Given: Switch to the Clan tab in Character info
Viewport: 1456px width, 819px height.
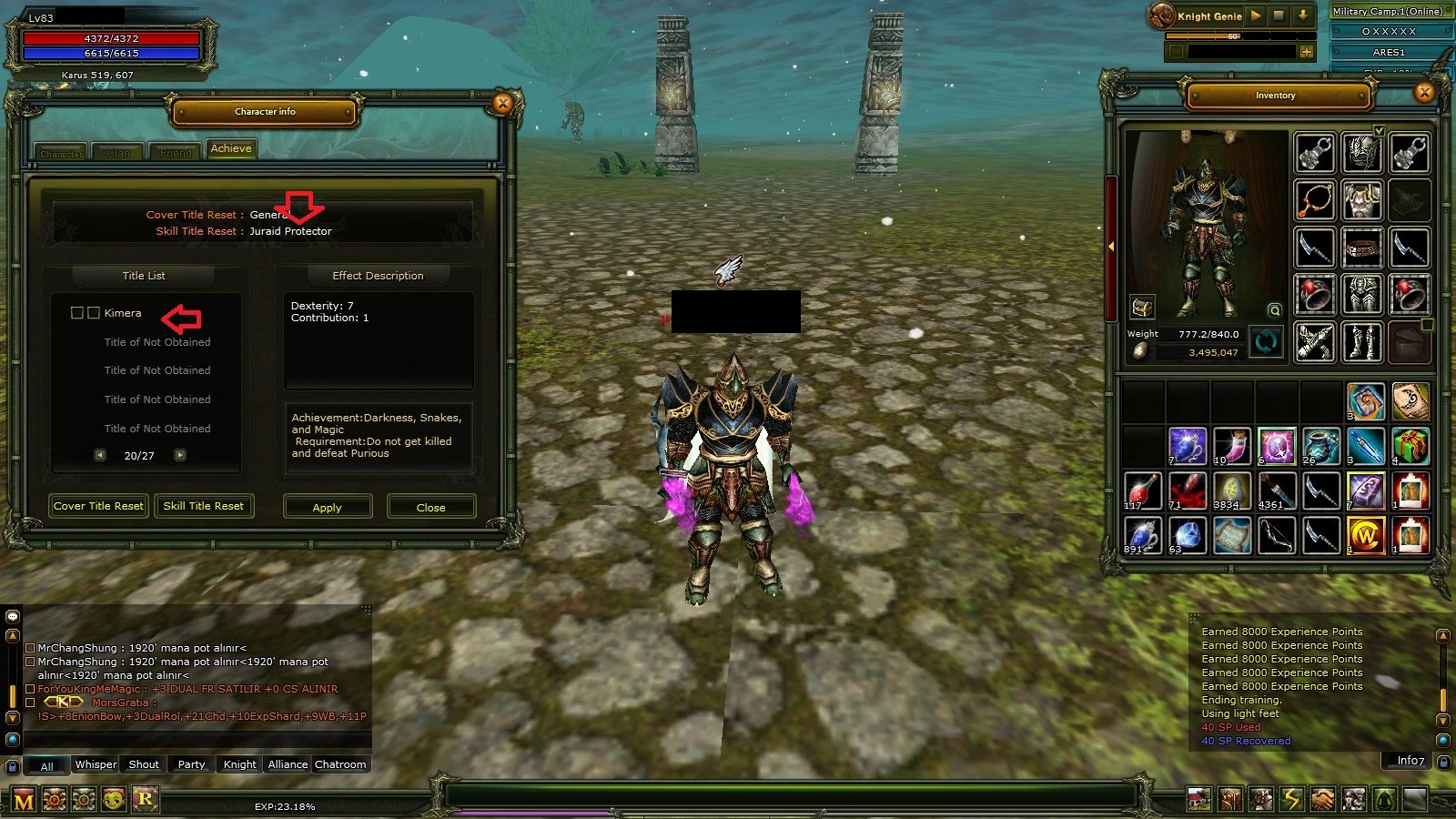Looking at the screenshot, I should [117, 151].
